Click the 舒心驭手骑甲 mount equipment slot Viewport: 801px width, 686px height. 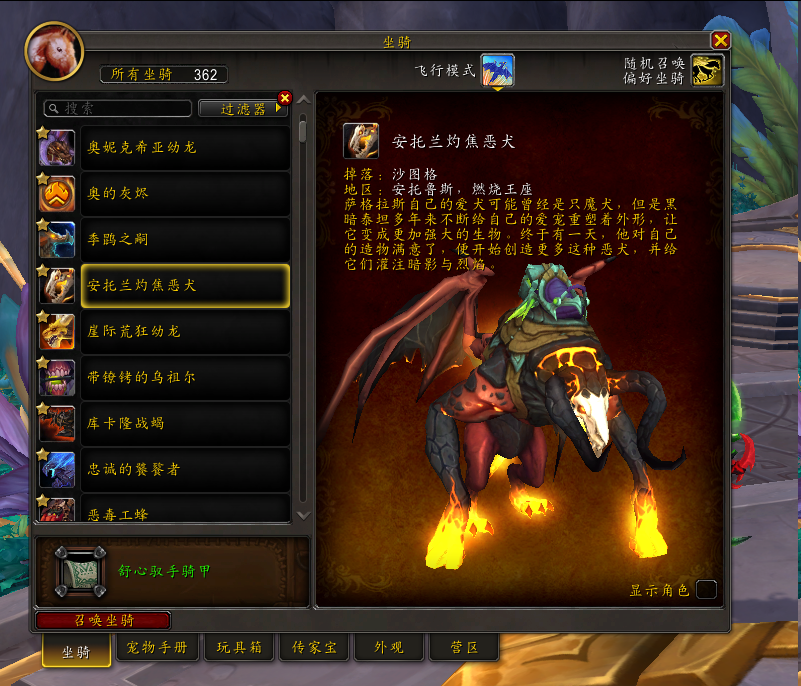(79, 571)
